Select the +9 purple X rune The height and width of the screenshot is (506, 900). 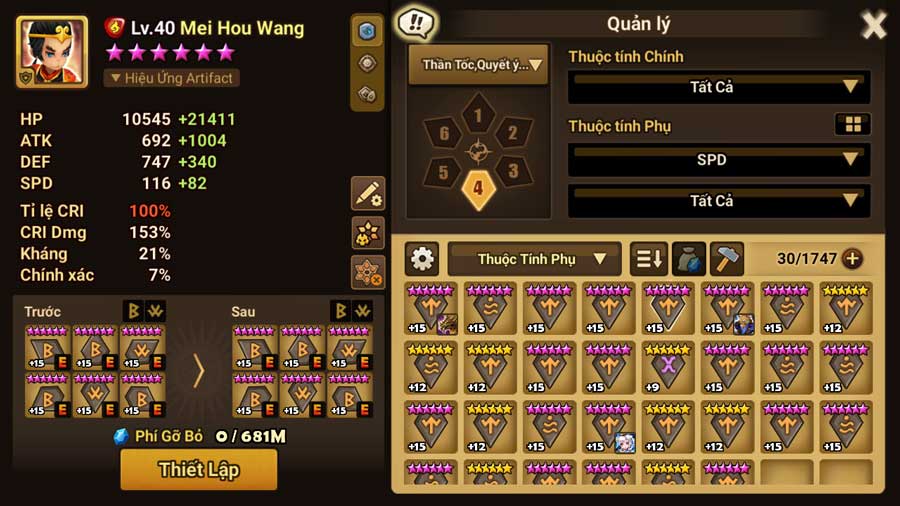click(x=668, y=367)
